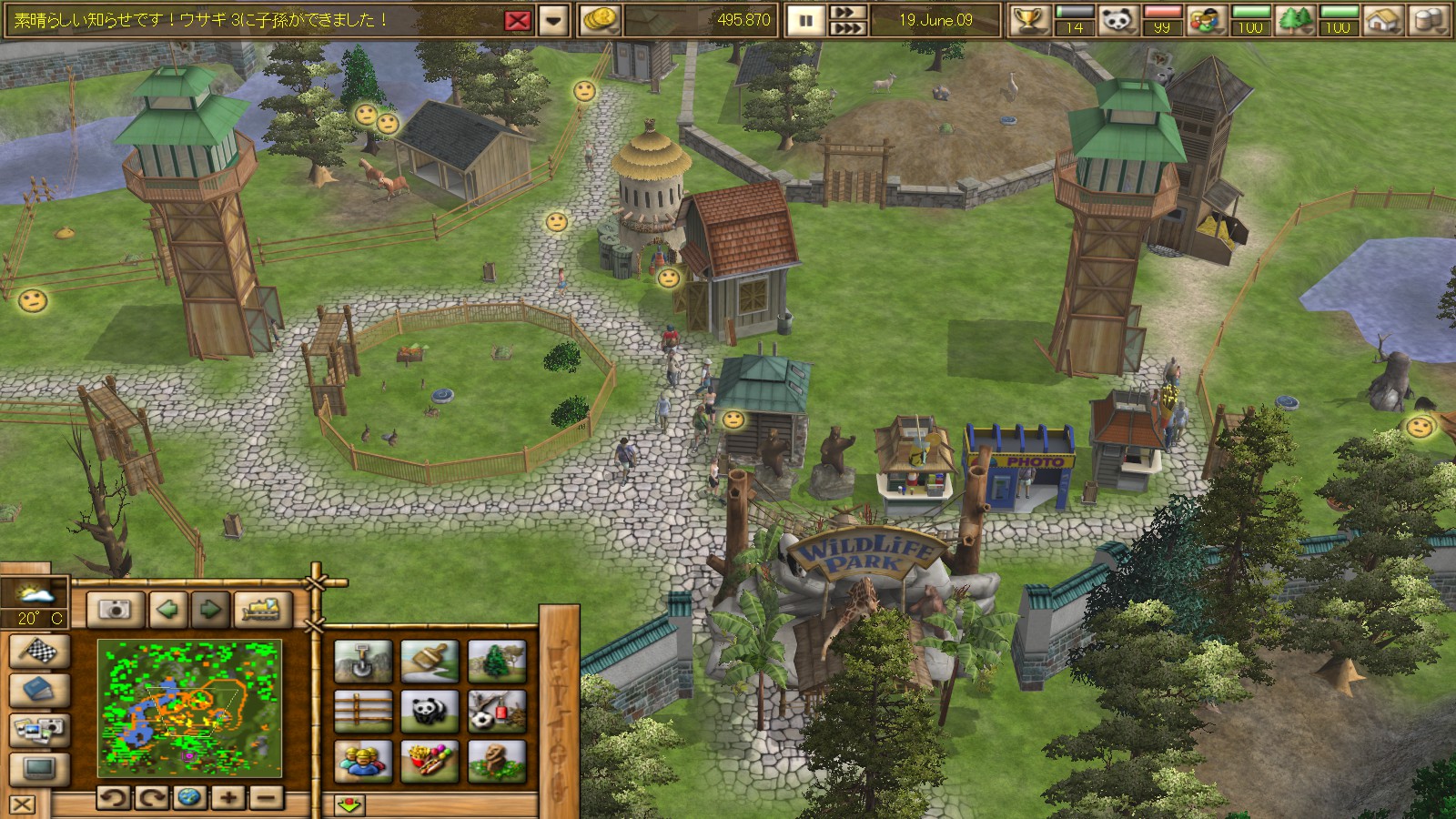Pause the game
The image size is (1456, 819).
805,20
